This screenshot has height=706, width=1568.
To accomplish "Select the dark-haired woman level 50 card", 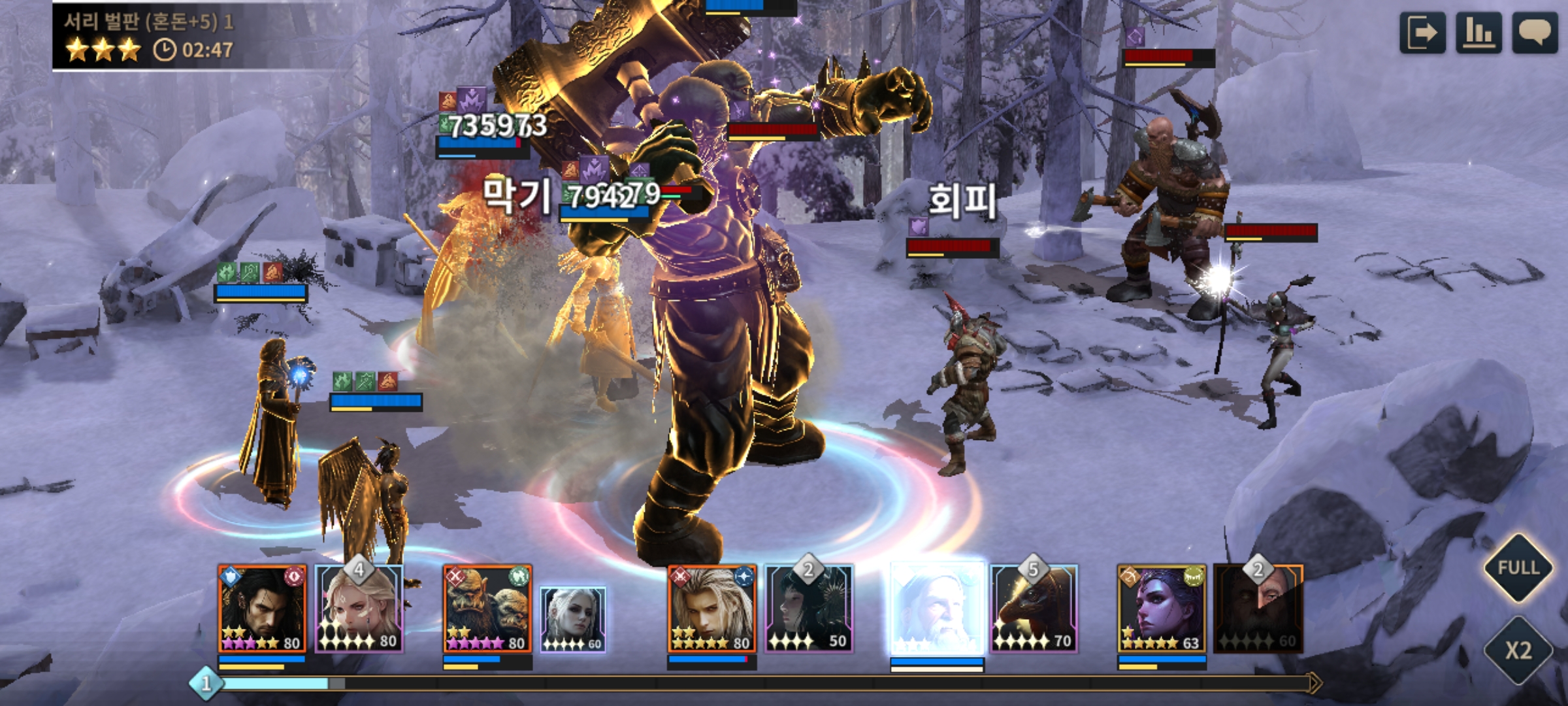I will [x=809, y=609].
